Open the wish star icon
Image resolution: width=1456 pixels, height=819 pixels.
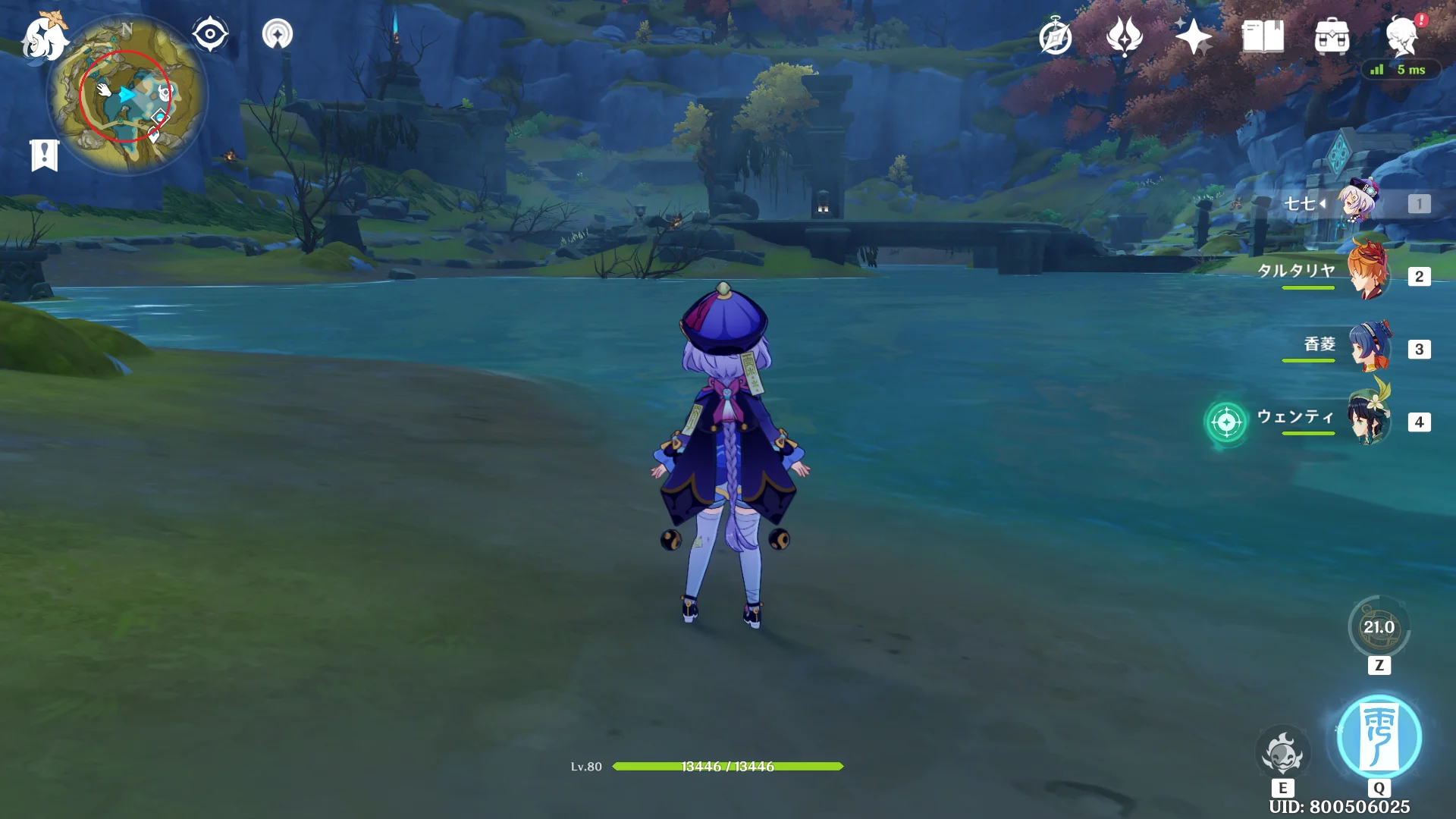(1194, 36)
